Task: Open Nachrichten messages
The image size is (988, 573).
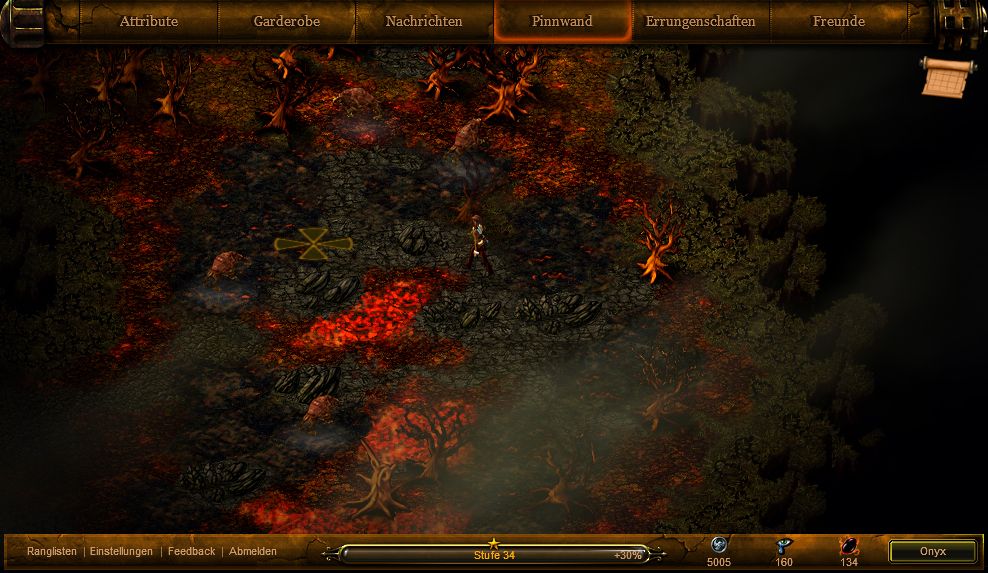Action: click(x=424, y=21)
